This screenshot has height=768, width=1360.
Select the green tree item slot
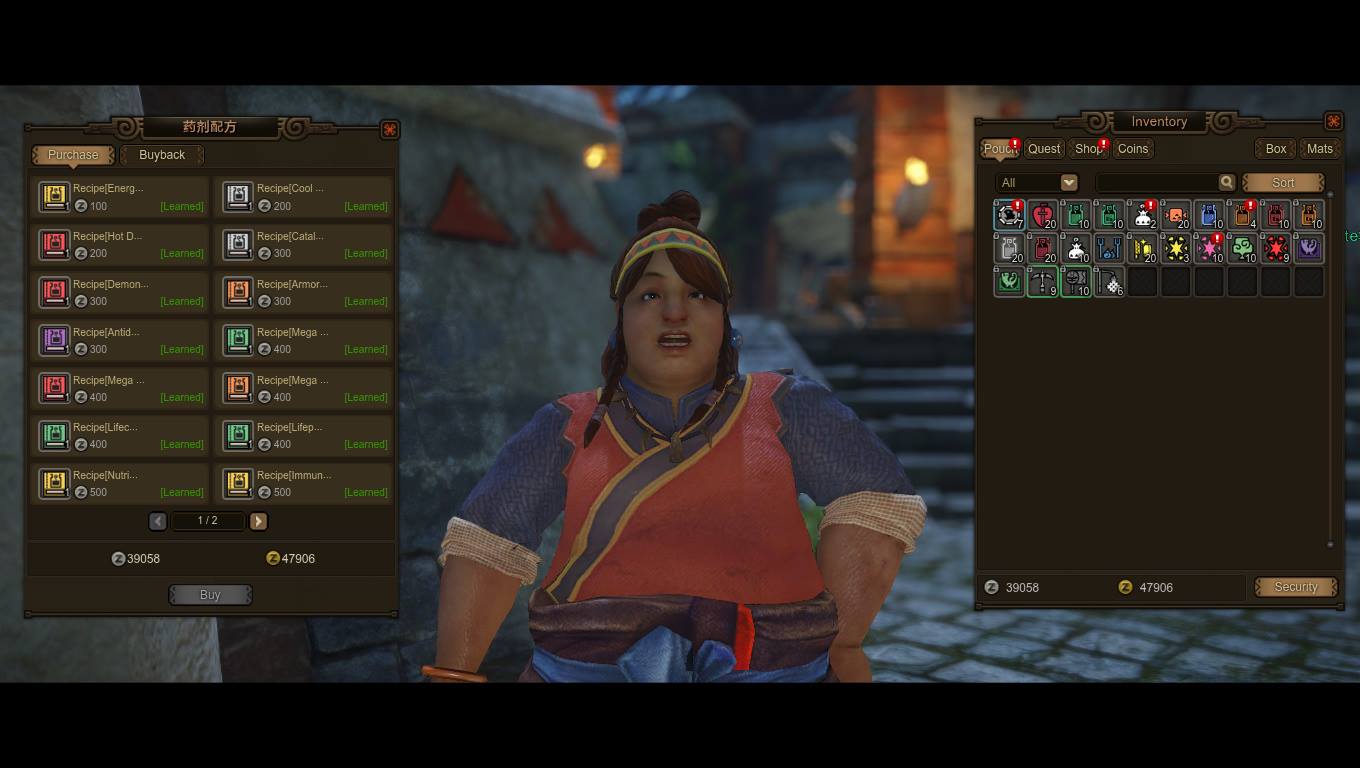[x=1242, y=248]
